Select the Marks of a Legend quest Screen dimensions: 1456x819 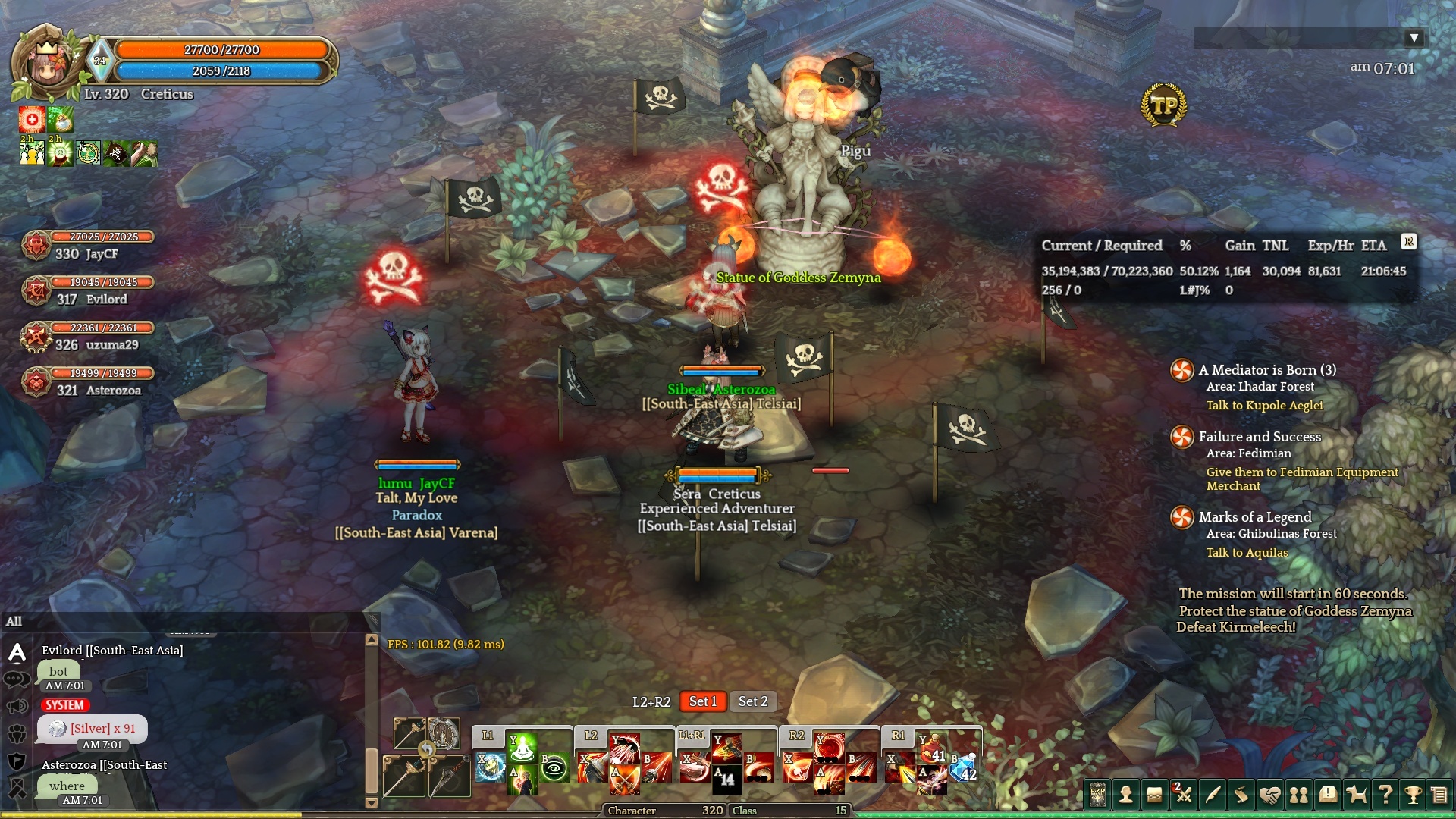1254,517
